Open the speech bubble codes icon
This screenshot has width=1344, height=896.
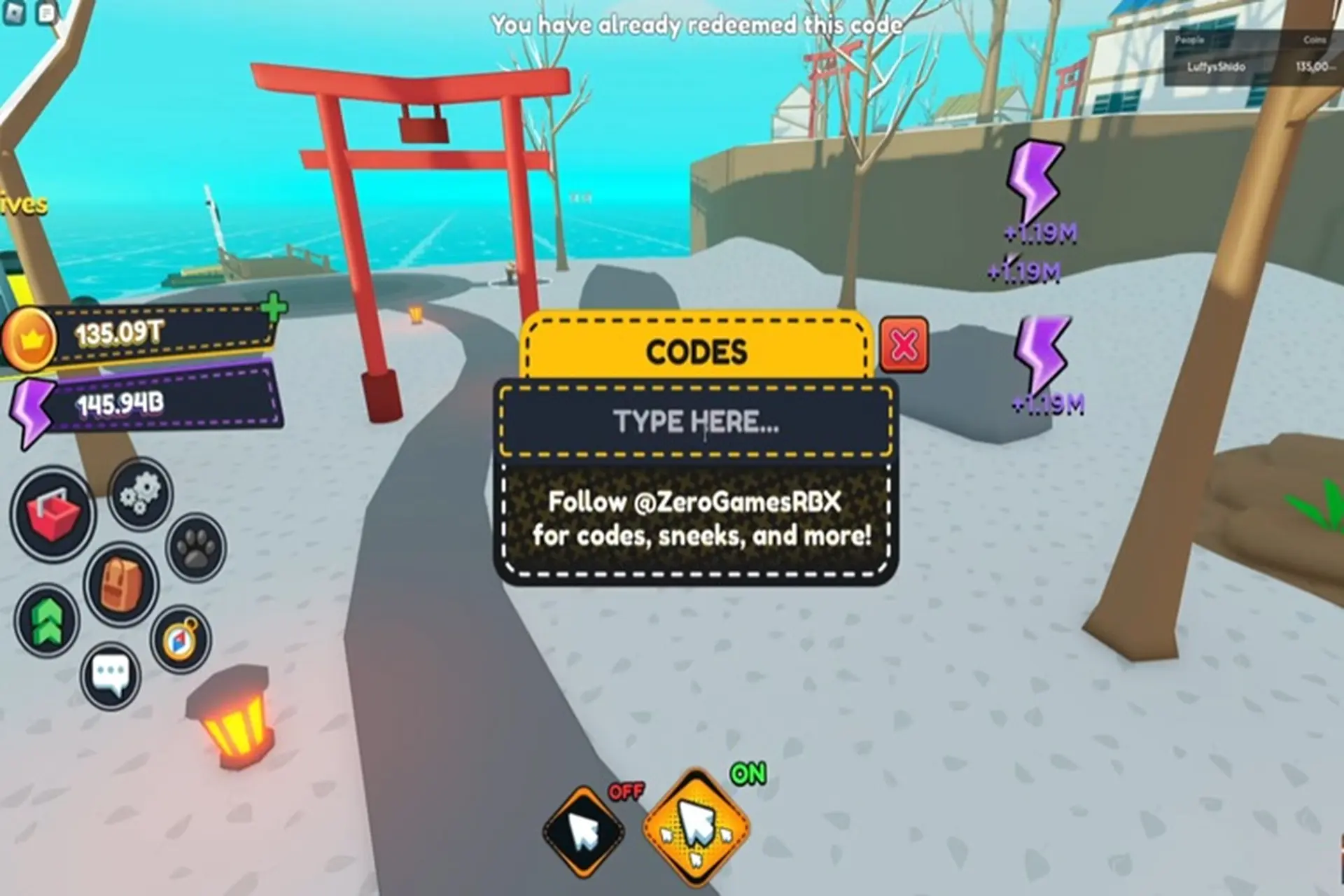point(111,675)
